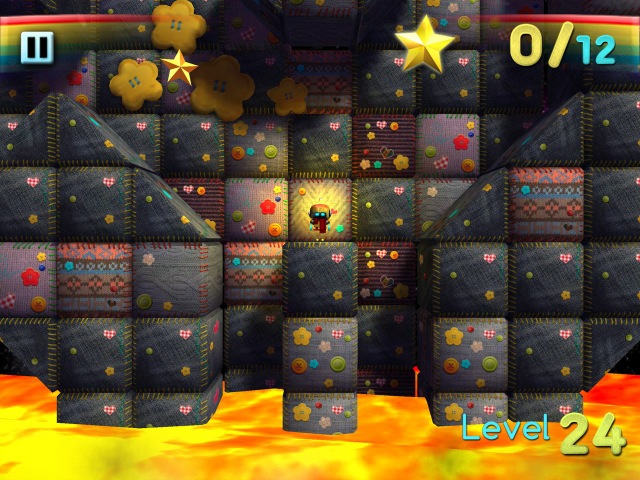Pause the game with the pause button
Image resolution: width=640 pixels, height=480 pixels.
(x=37, y=47)
